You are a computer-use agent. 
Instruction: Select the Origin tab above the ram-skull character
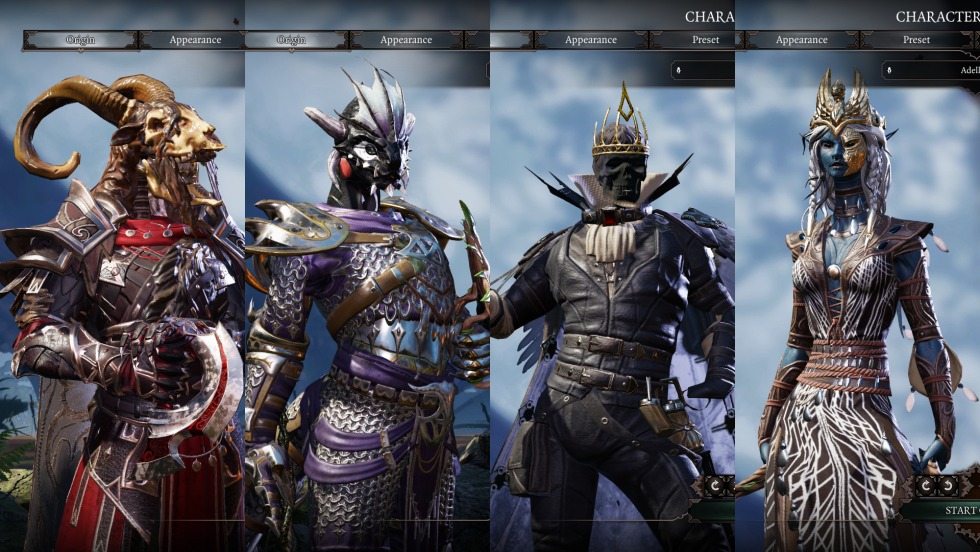tap(80, 40)
